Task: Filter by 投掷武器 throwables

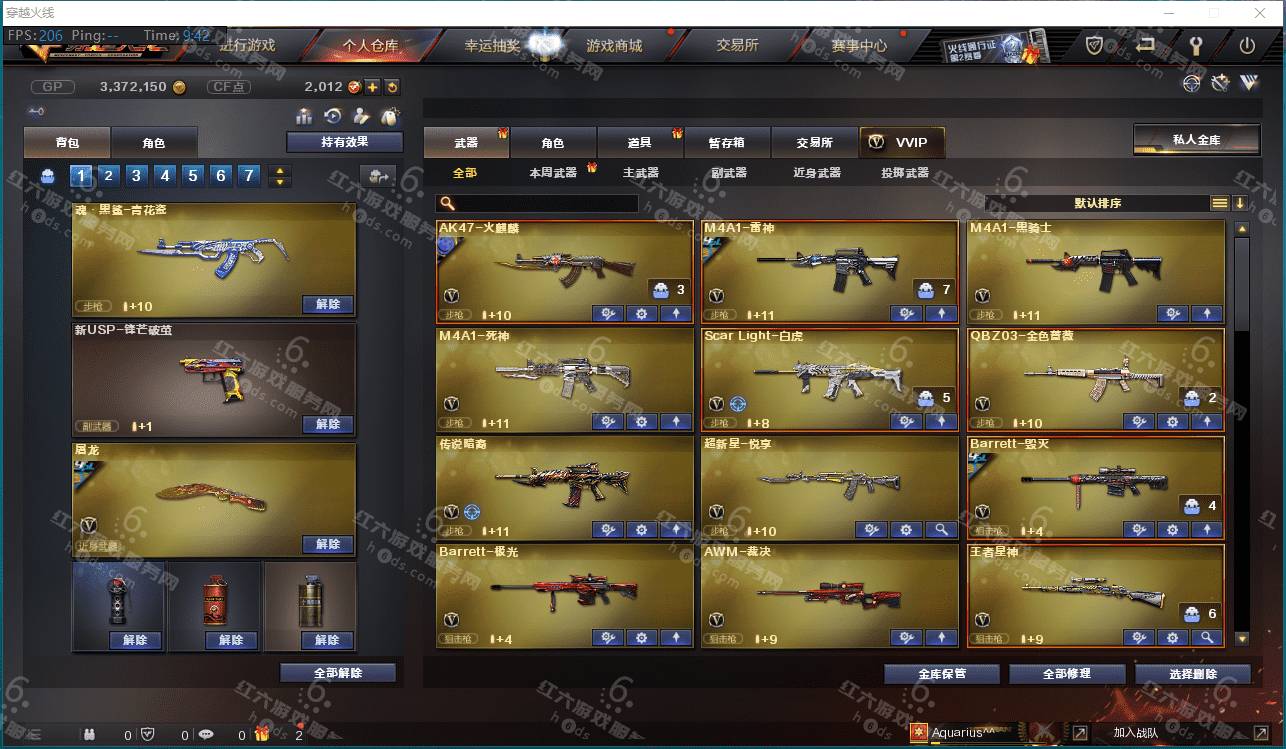Action: point(904,173)
